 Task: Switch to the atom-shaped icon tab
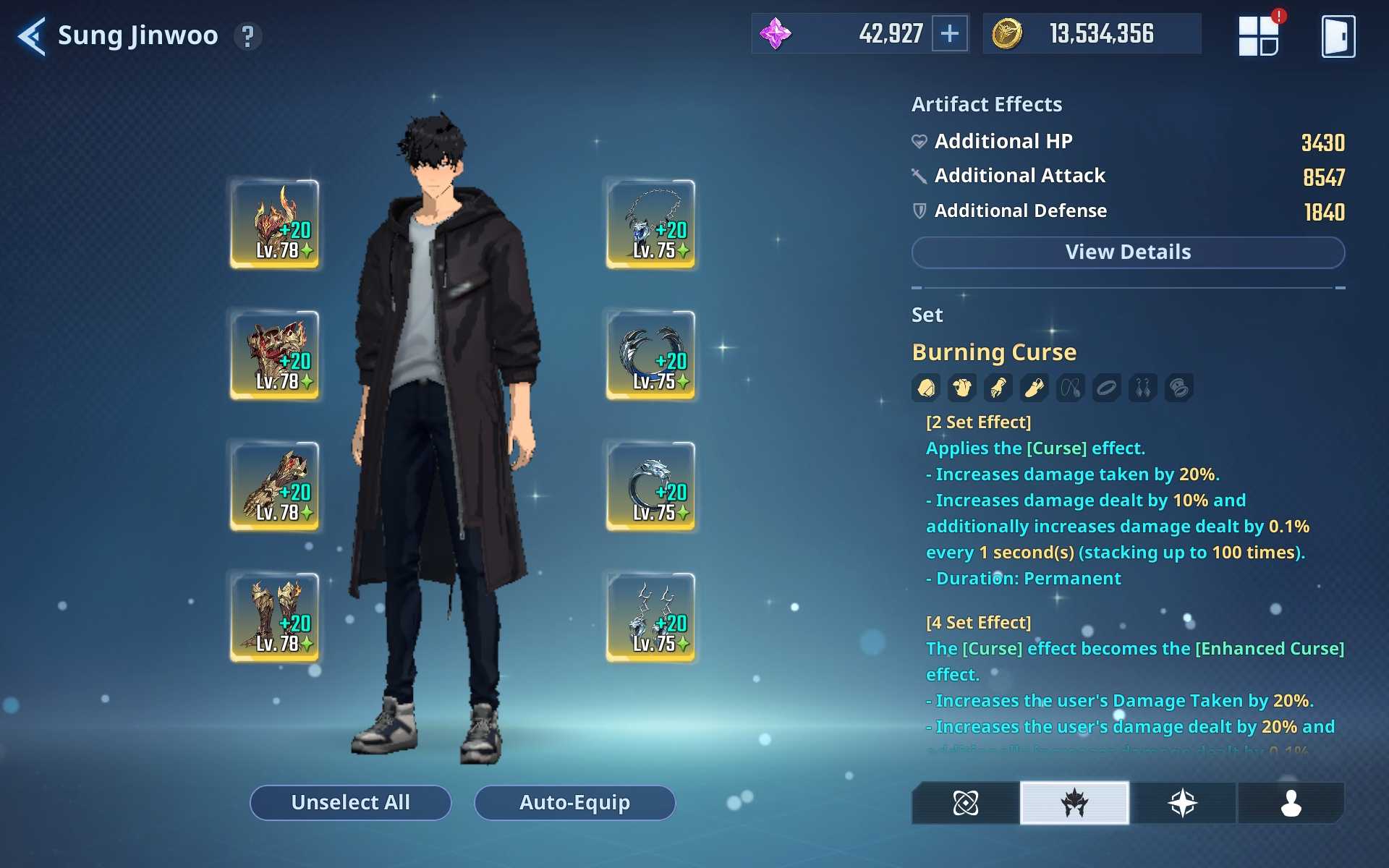click(965, 803)
